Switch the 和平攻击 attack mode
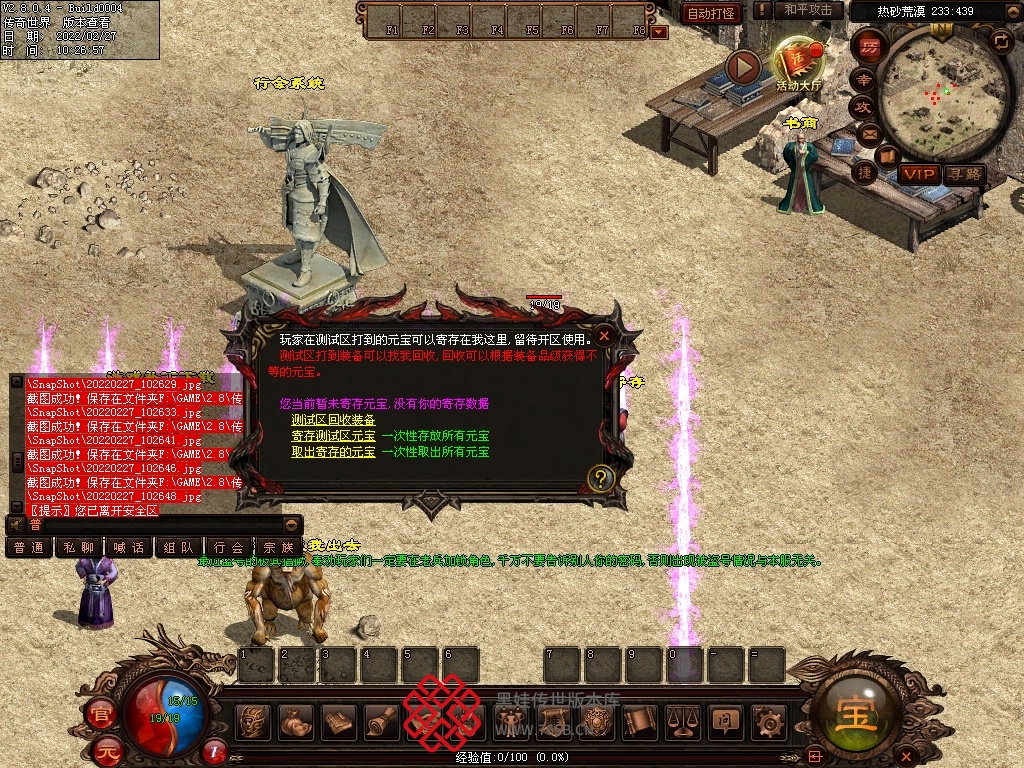1024x768 pixels. pos(808,10)
